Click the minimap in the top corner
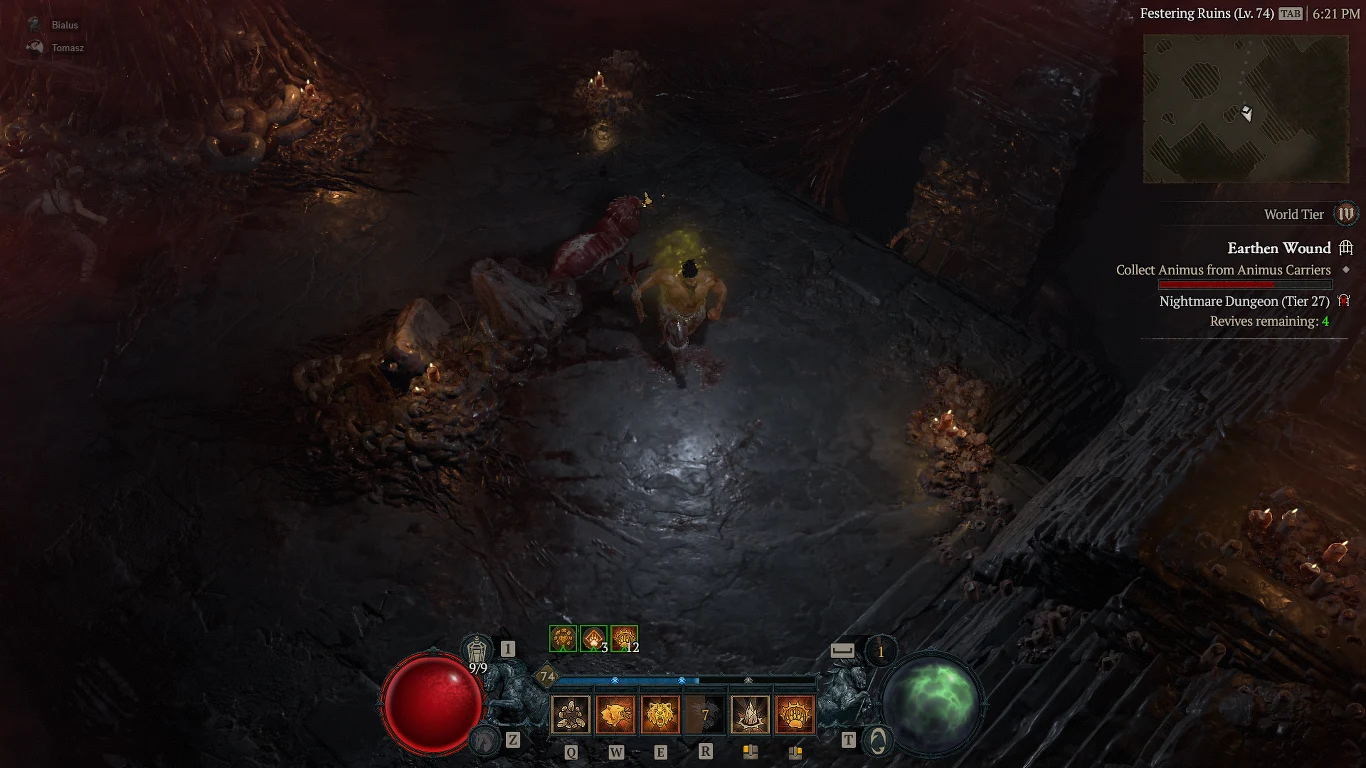Viewport: 1366px width, 768px height. click(x=1245, y=109)
